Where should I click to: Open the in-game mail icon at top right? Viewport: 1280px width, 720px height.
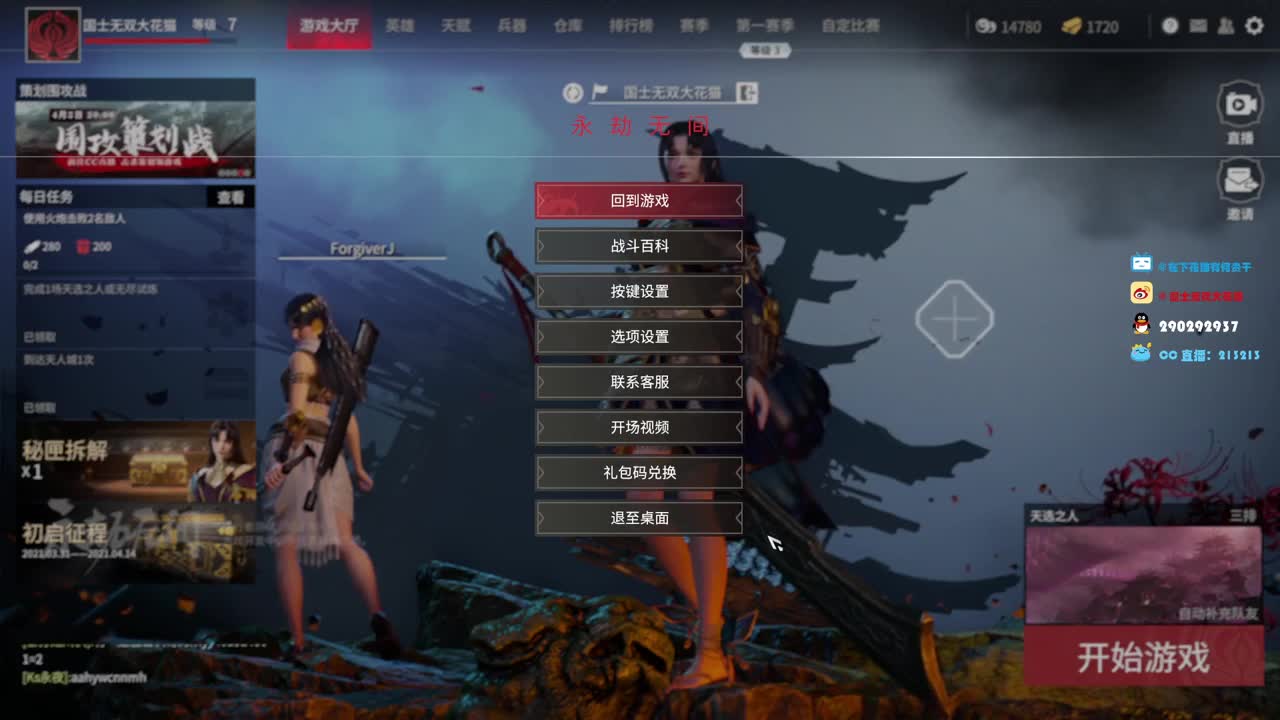pos(1197,26)
